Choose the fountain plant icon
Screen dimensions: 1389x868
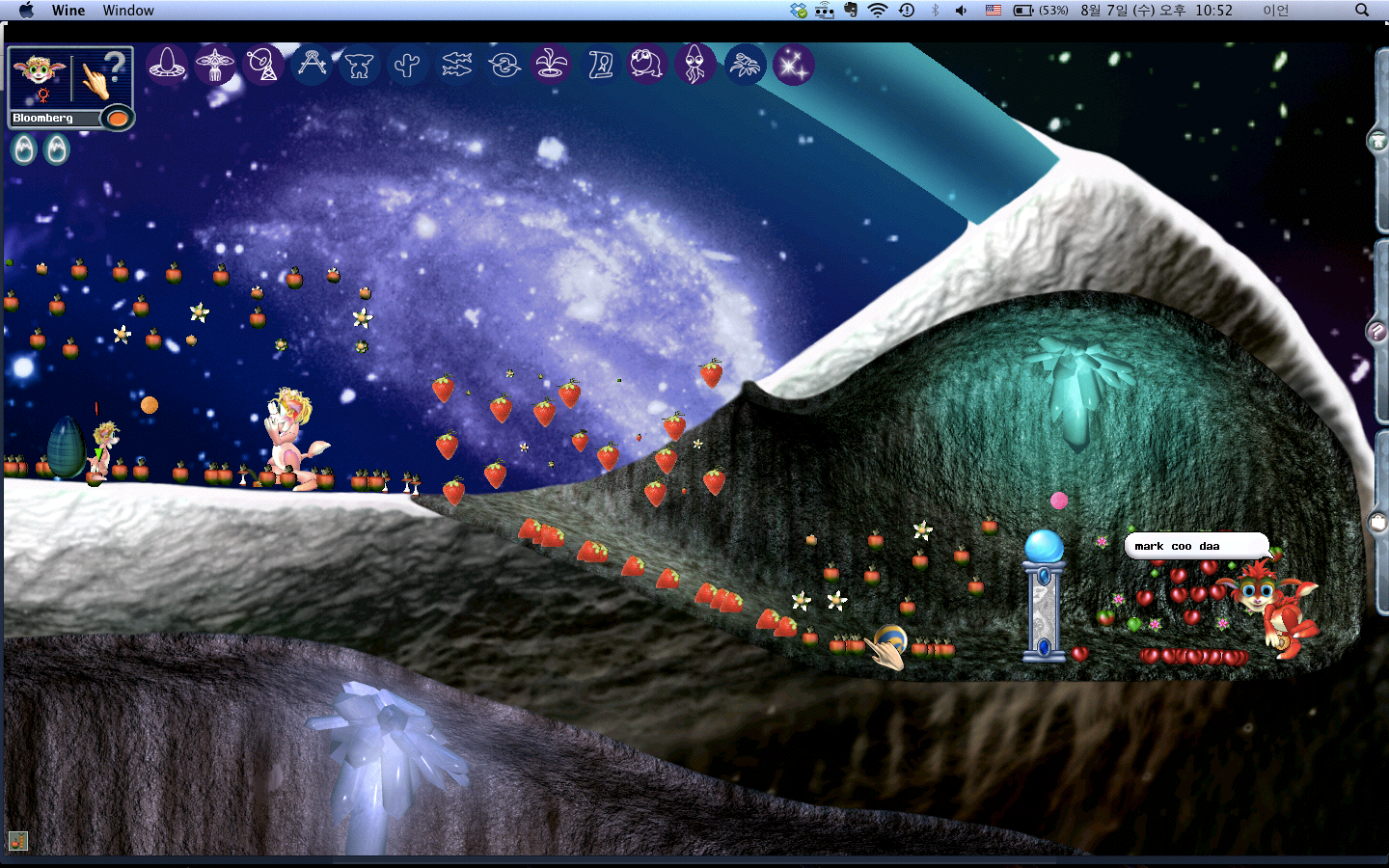[552, 65]
